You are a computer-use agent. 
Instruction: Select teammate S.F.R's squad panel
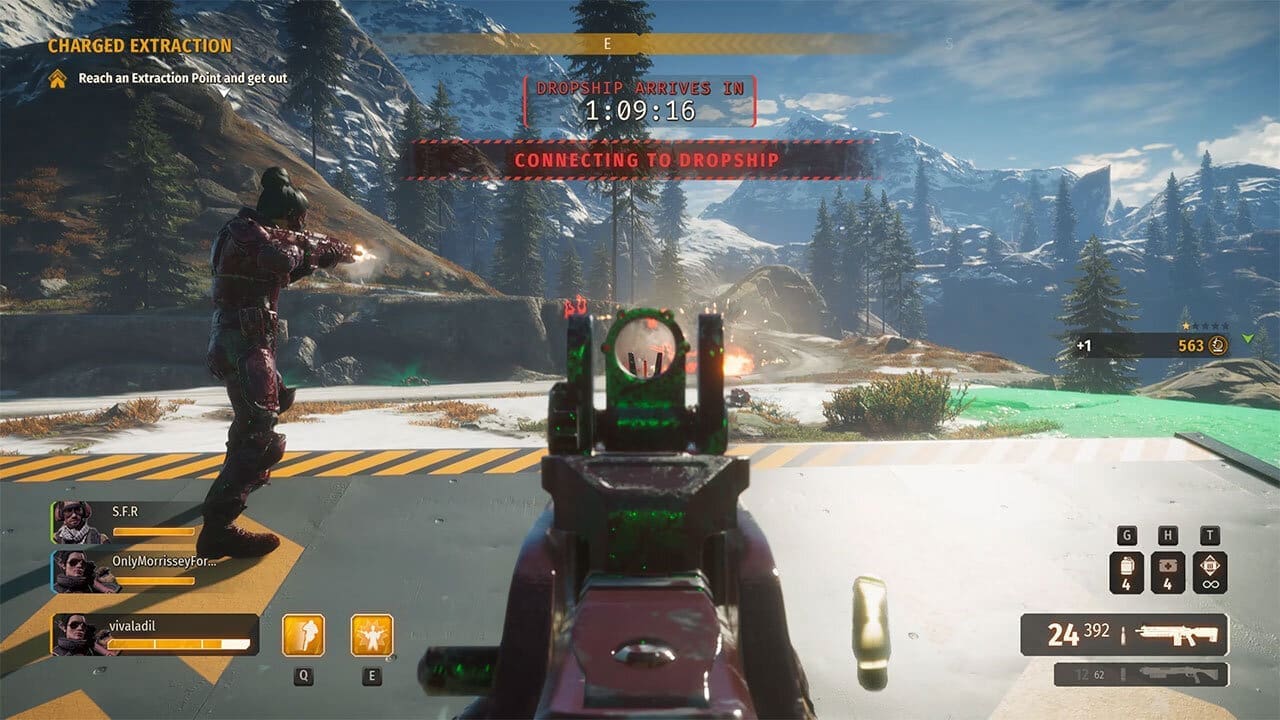pyautogui.click(x=125, y=522)
